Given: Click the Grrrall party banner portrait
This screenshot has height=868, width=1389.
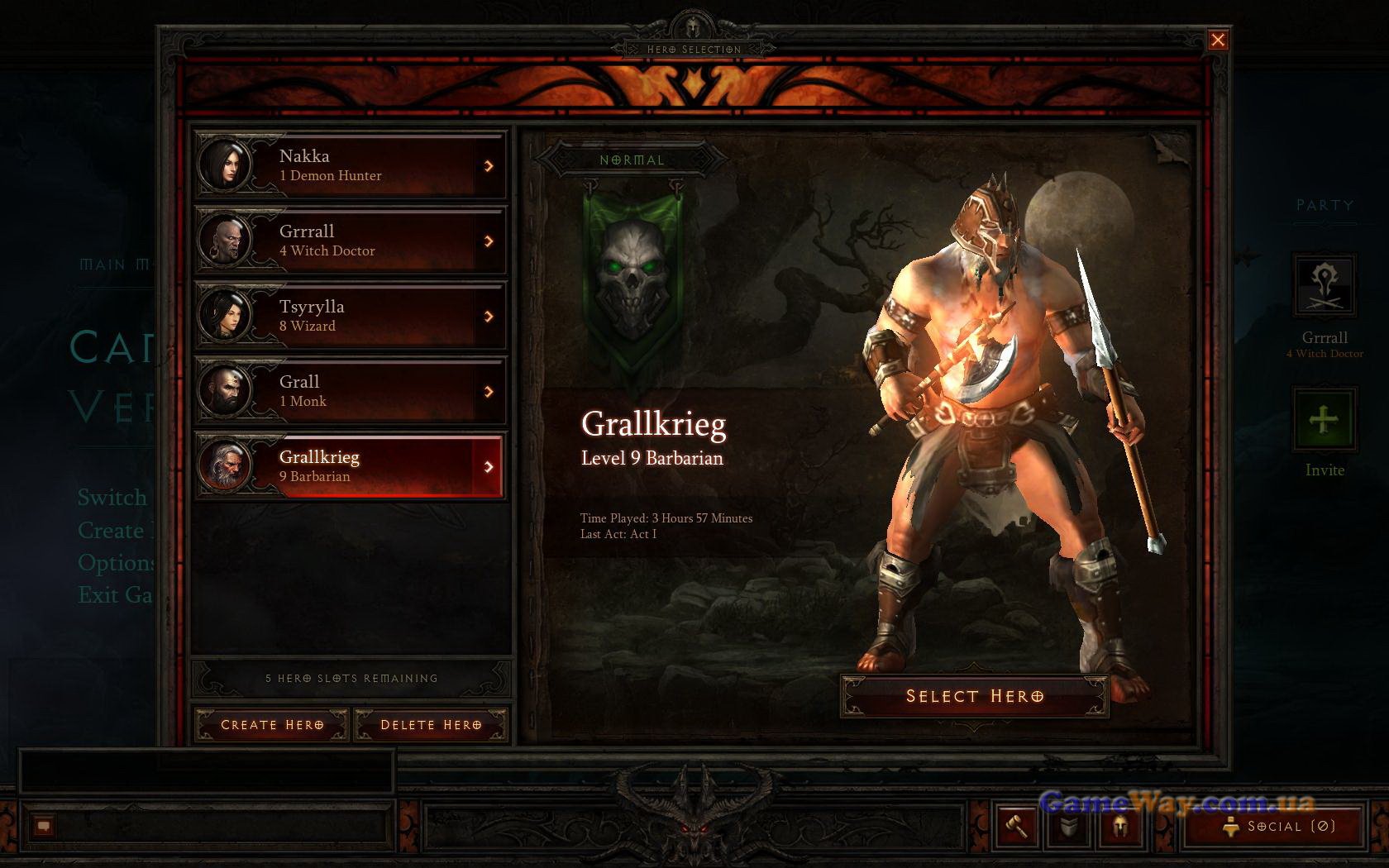Looking at the screenshot, I should point(1324,286).
